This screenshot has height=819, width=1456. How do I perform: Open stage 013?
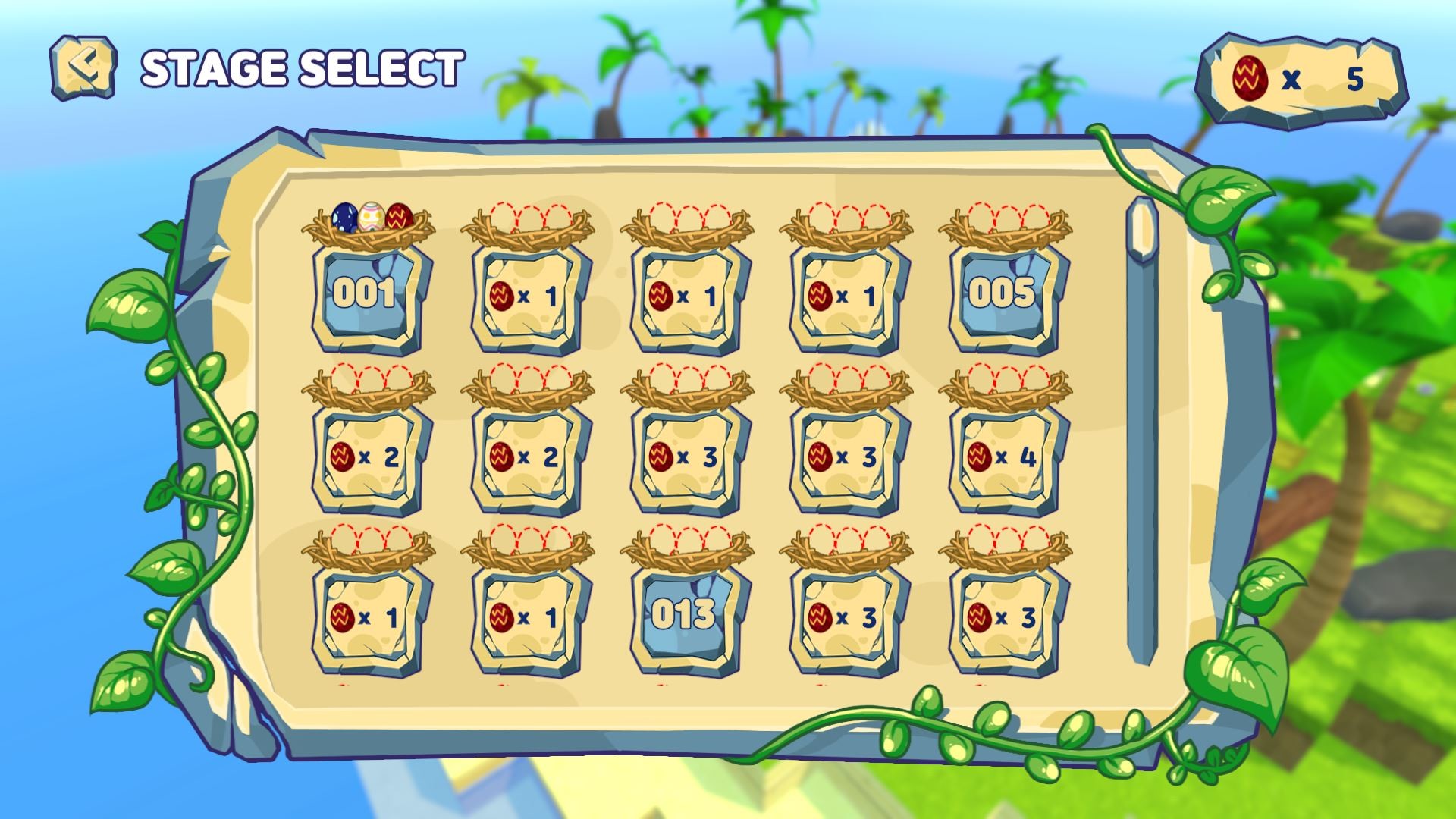684,614
